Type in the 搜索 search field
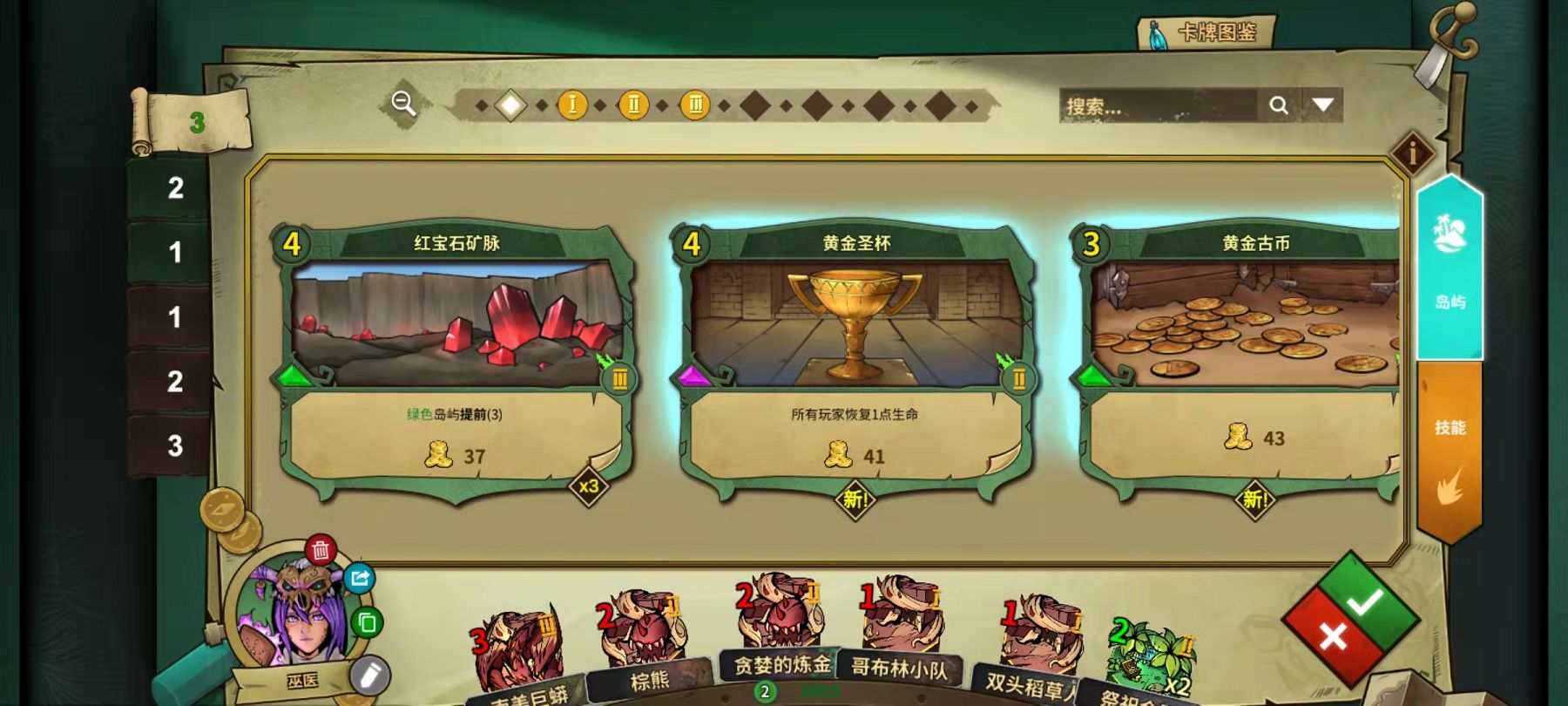Screen dimensions: 1568x706 1157,106
